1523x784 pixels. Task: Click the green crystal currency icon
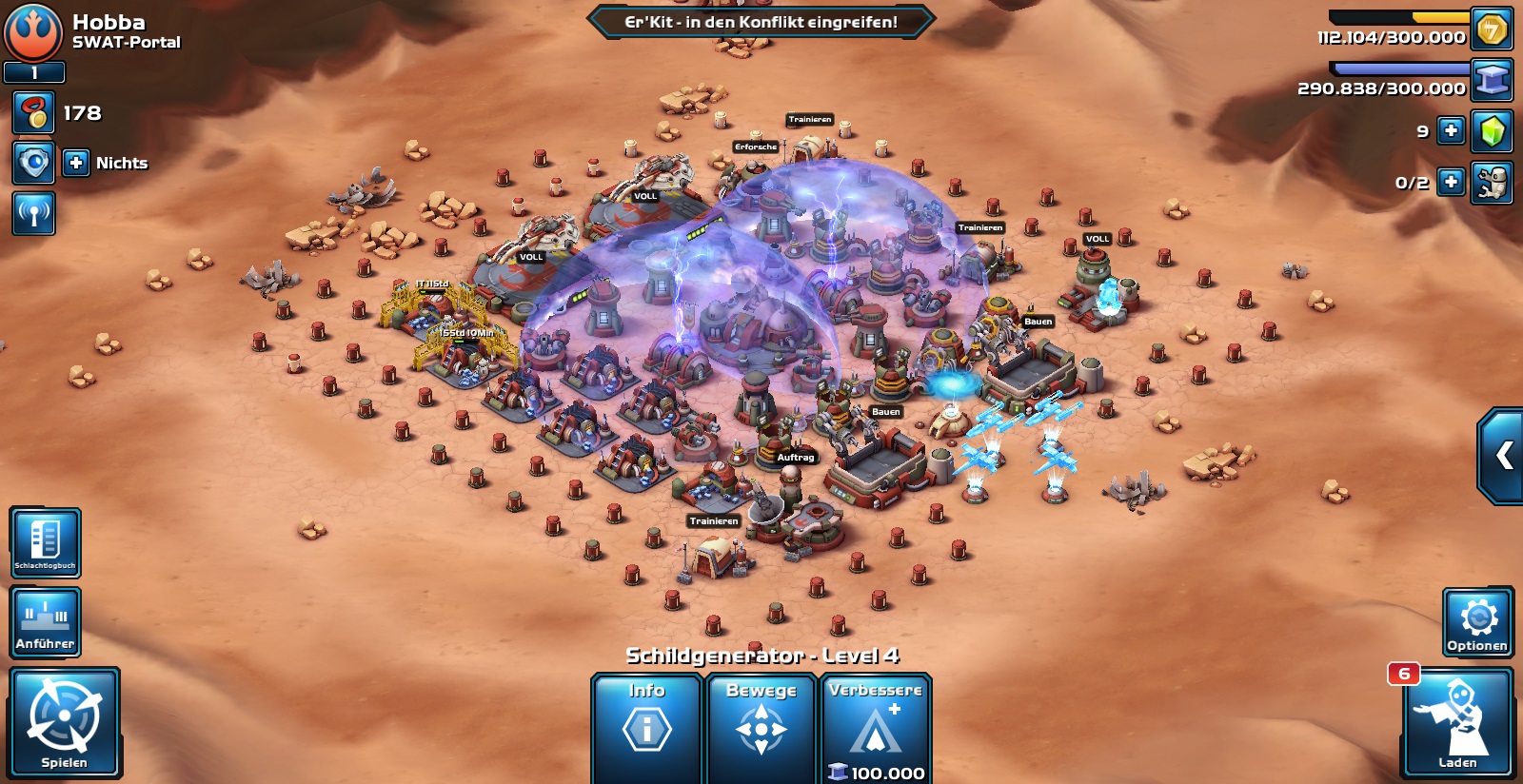pyautogui.click(x=1492, y=130)
